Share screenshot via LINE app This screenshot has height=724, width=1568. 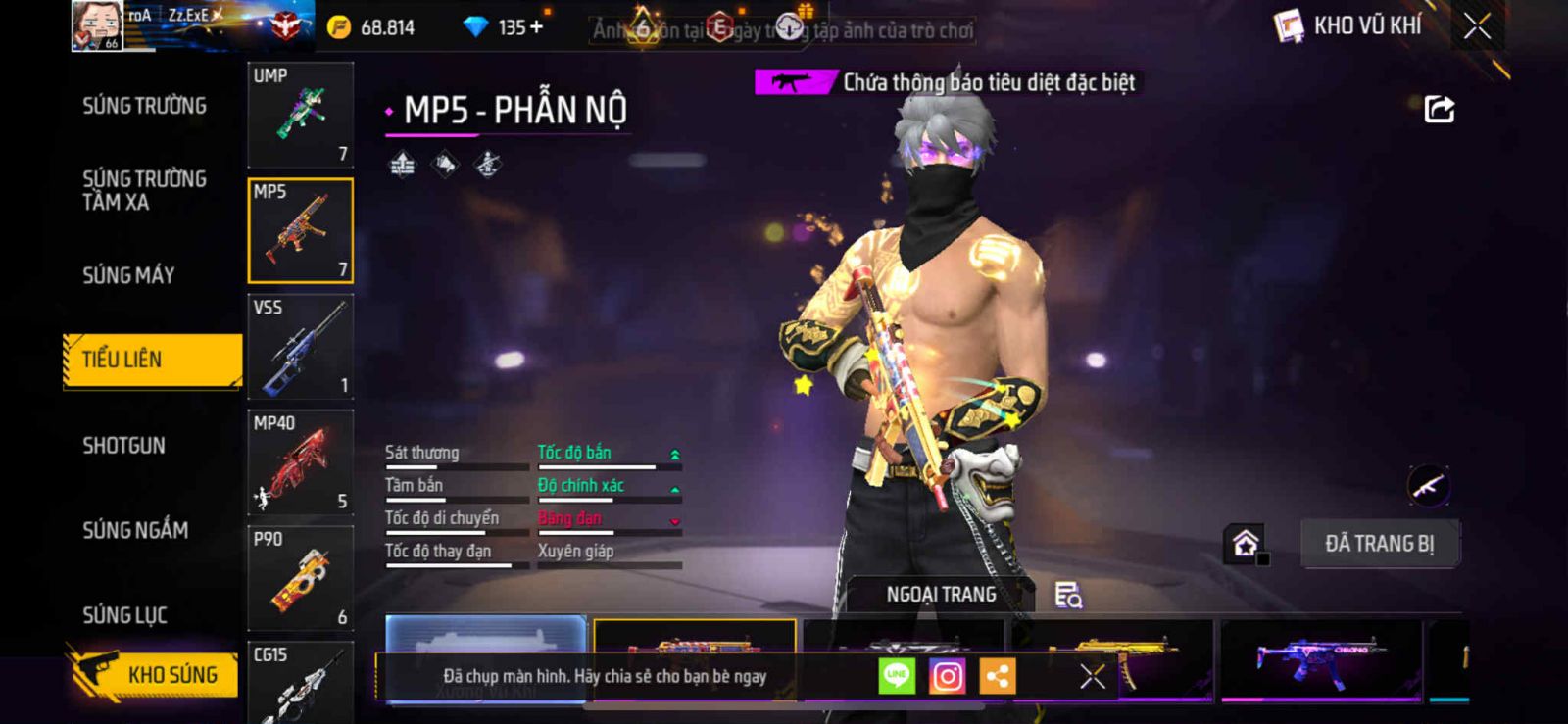coord(896,676)
